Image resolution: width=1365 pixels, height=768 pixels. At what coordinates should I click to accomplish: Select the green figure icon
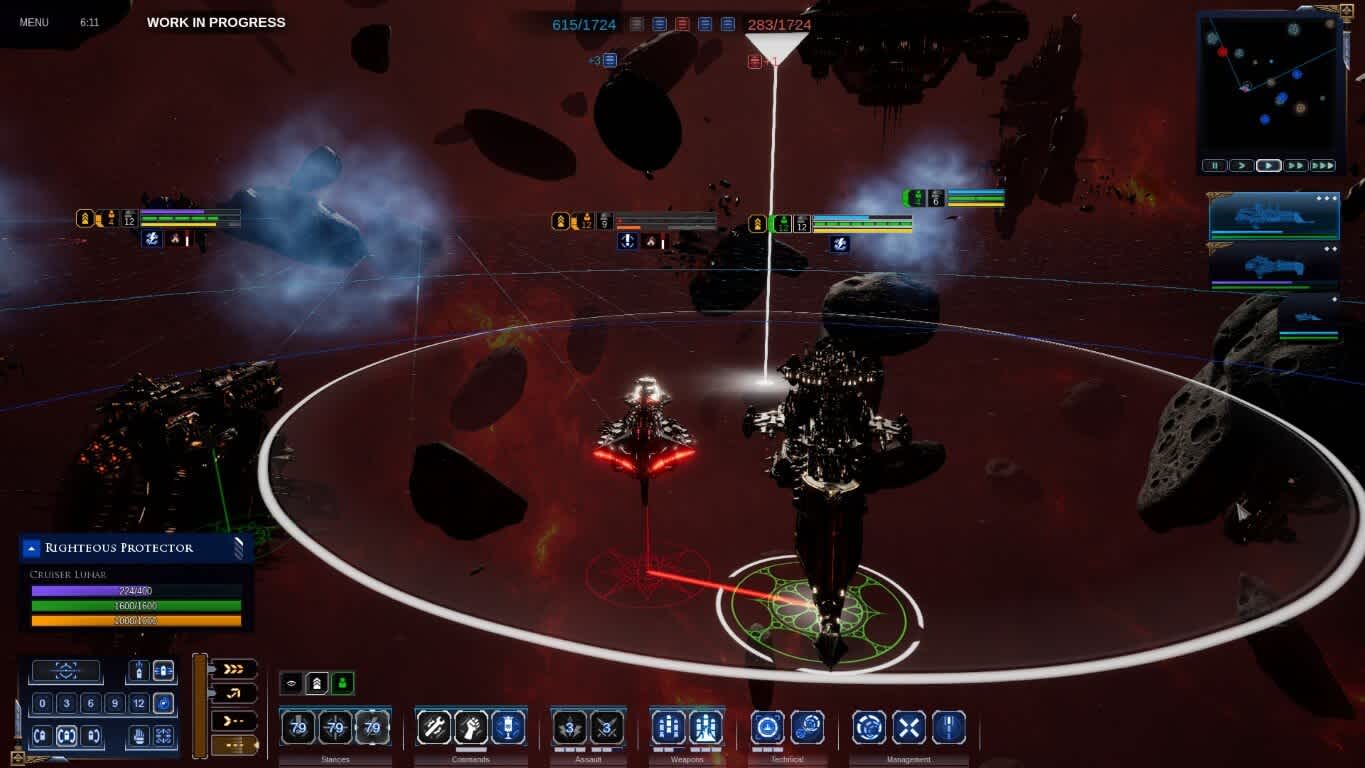[x=342, y=683]
